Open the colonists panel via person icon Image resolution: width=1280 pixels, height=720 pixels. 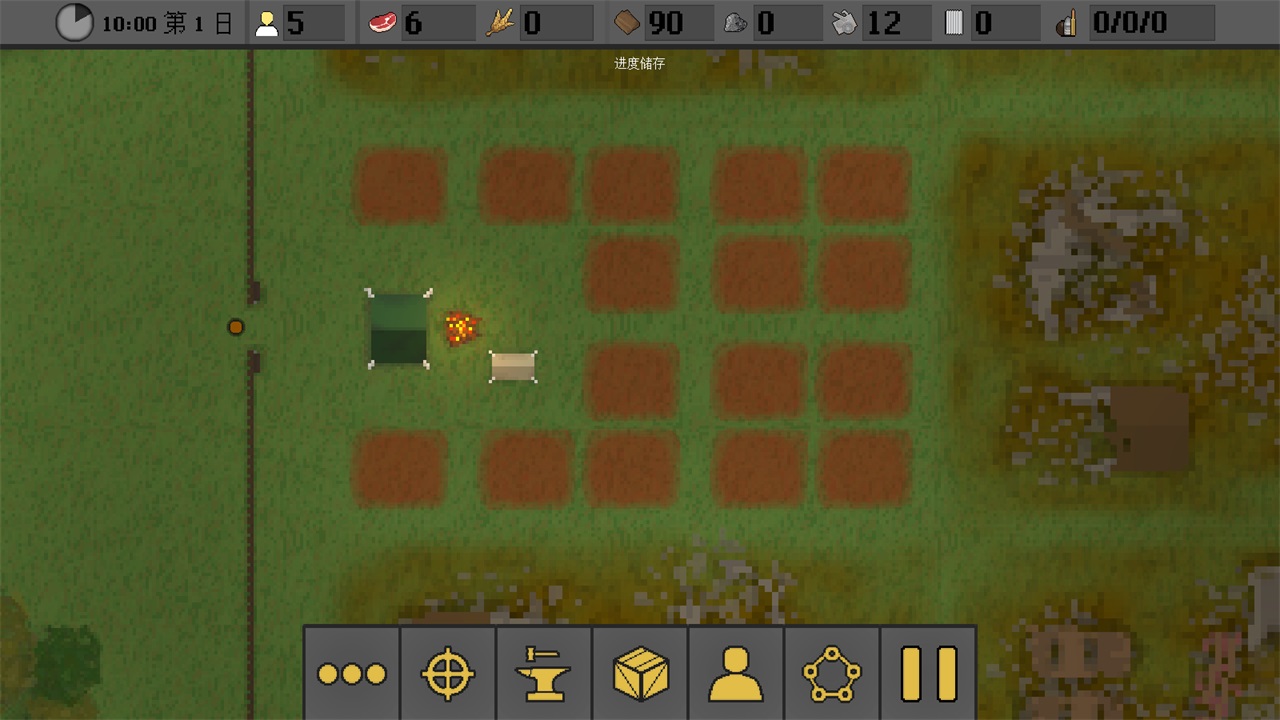point(735,674)
